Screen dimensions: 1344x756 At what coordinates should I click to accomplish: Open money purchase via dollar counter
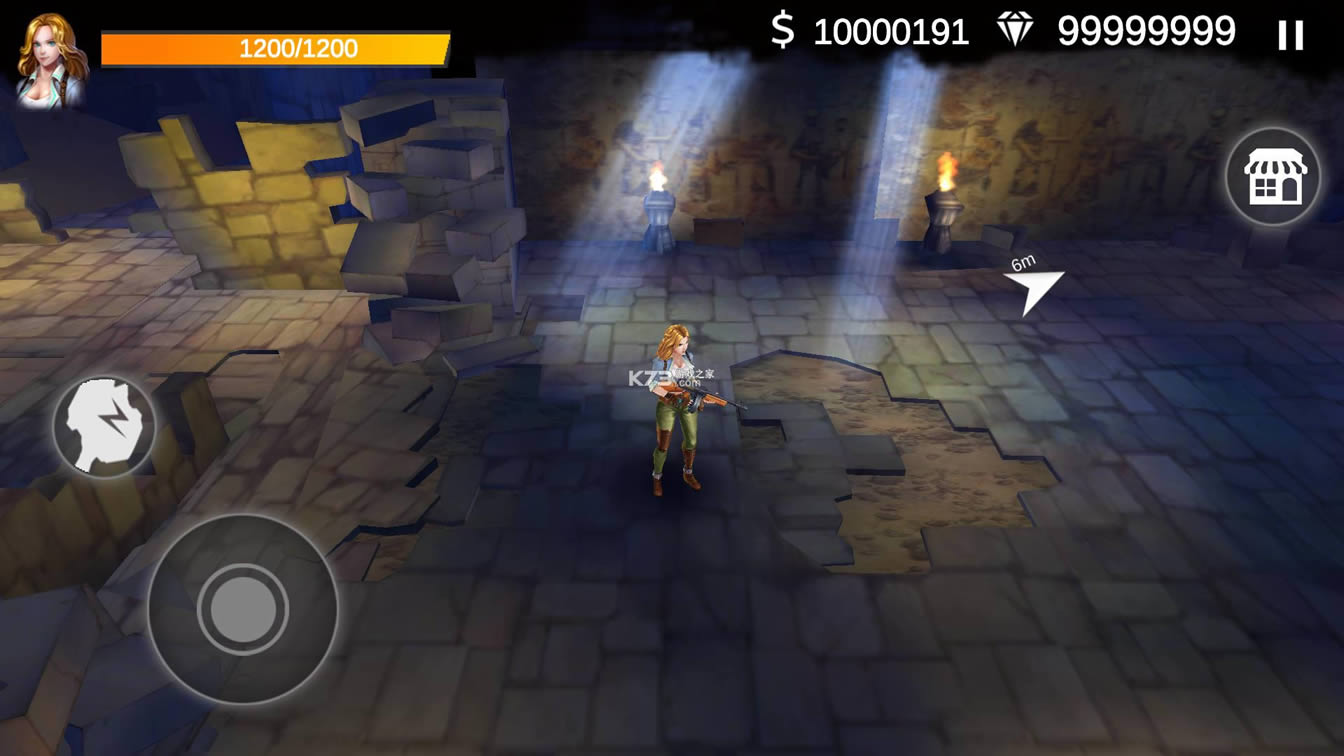tap(890, 33)
